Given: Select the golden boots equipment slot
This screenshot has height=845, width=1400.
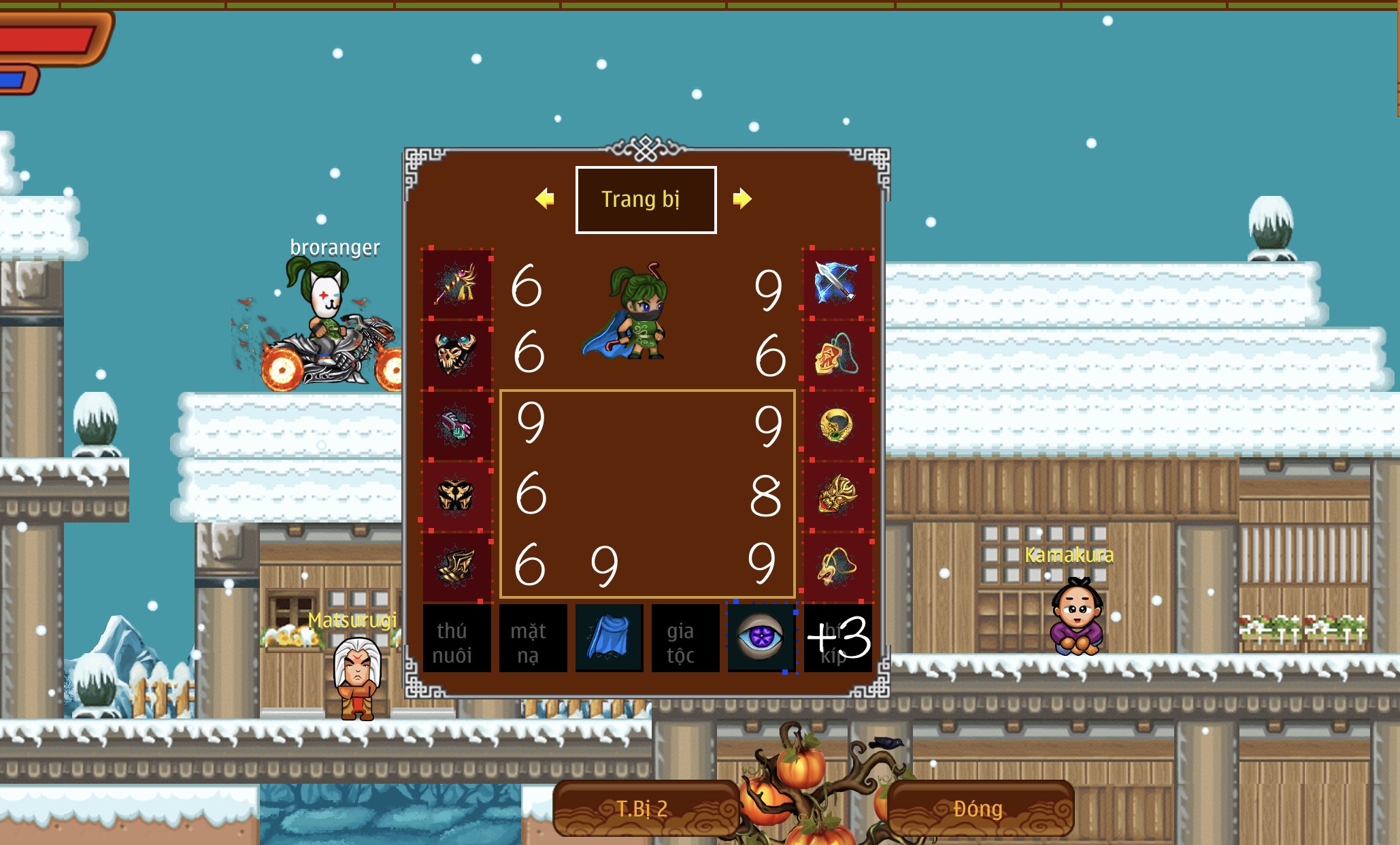Looking at the screenshot, I should coord(456,566).
